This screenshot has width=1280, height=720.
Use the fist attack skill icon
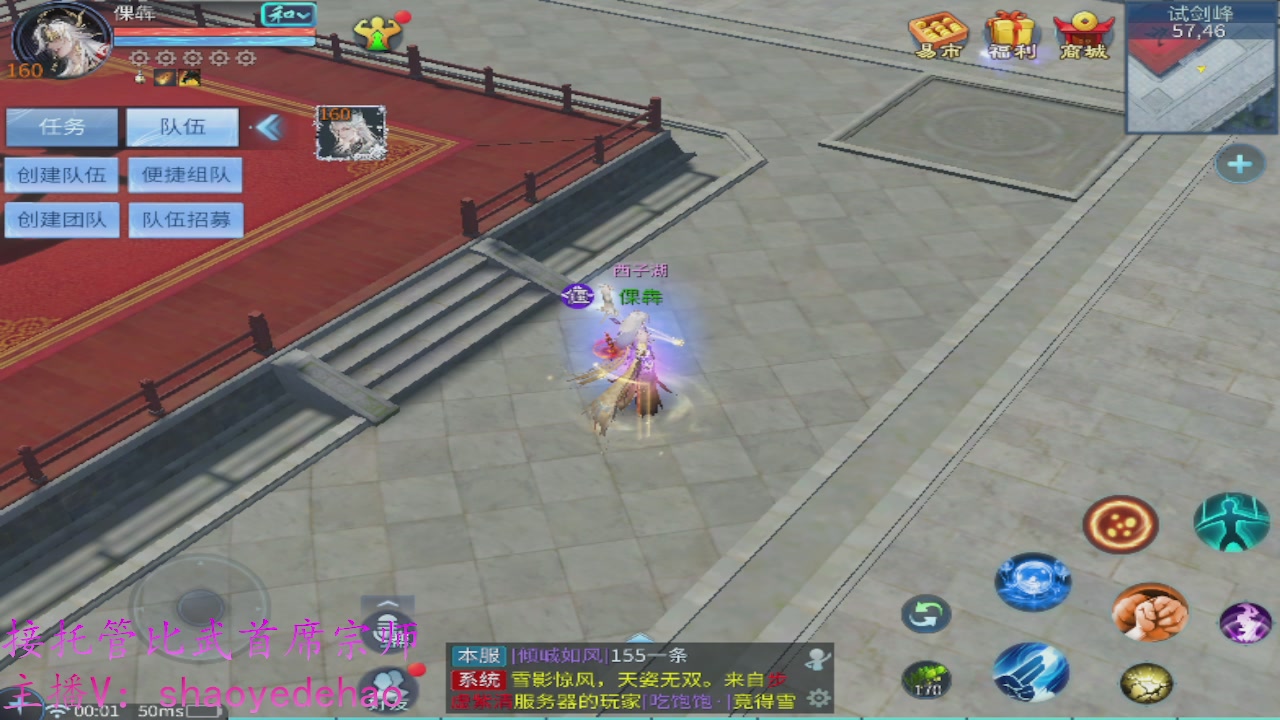[x=1148, y=614]
